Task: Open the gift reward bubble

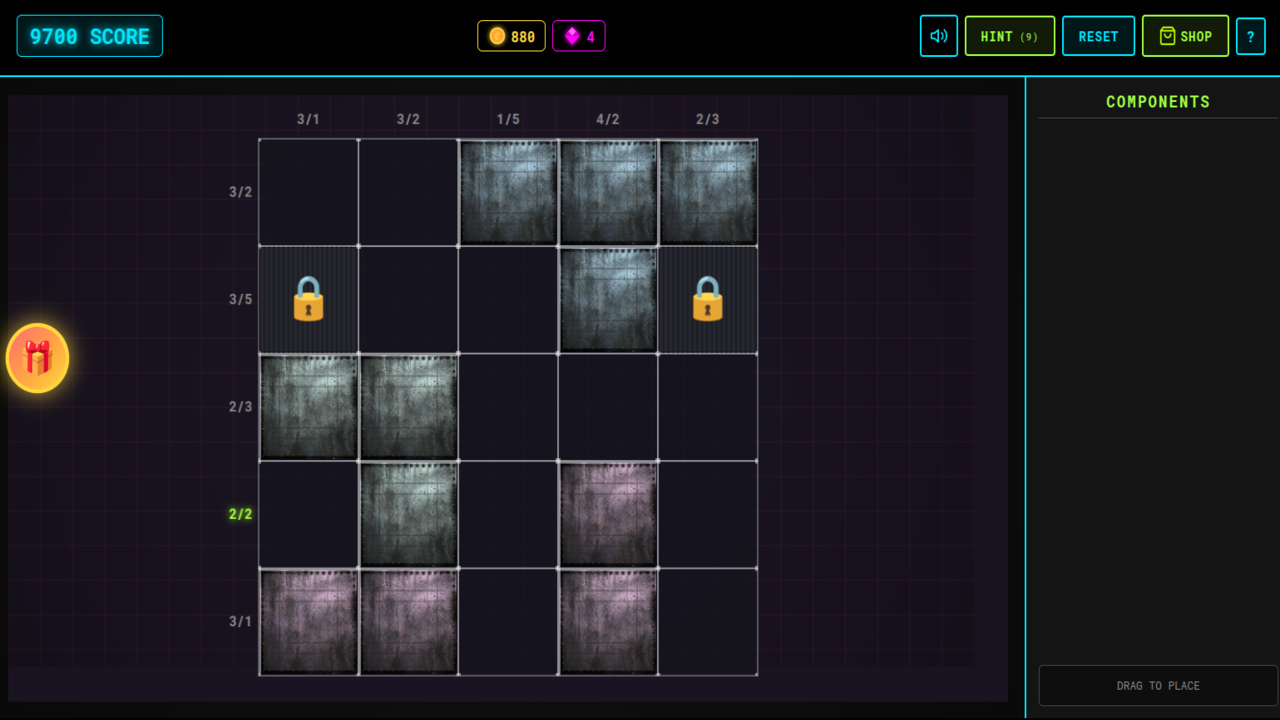Action: tap(38, 358)
